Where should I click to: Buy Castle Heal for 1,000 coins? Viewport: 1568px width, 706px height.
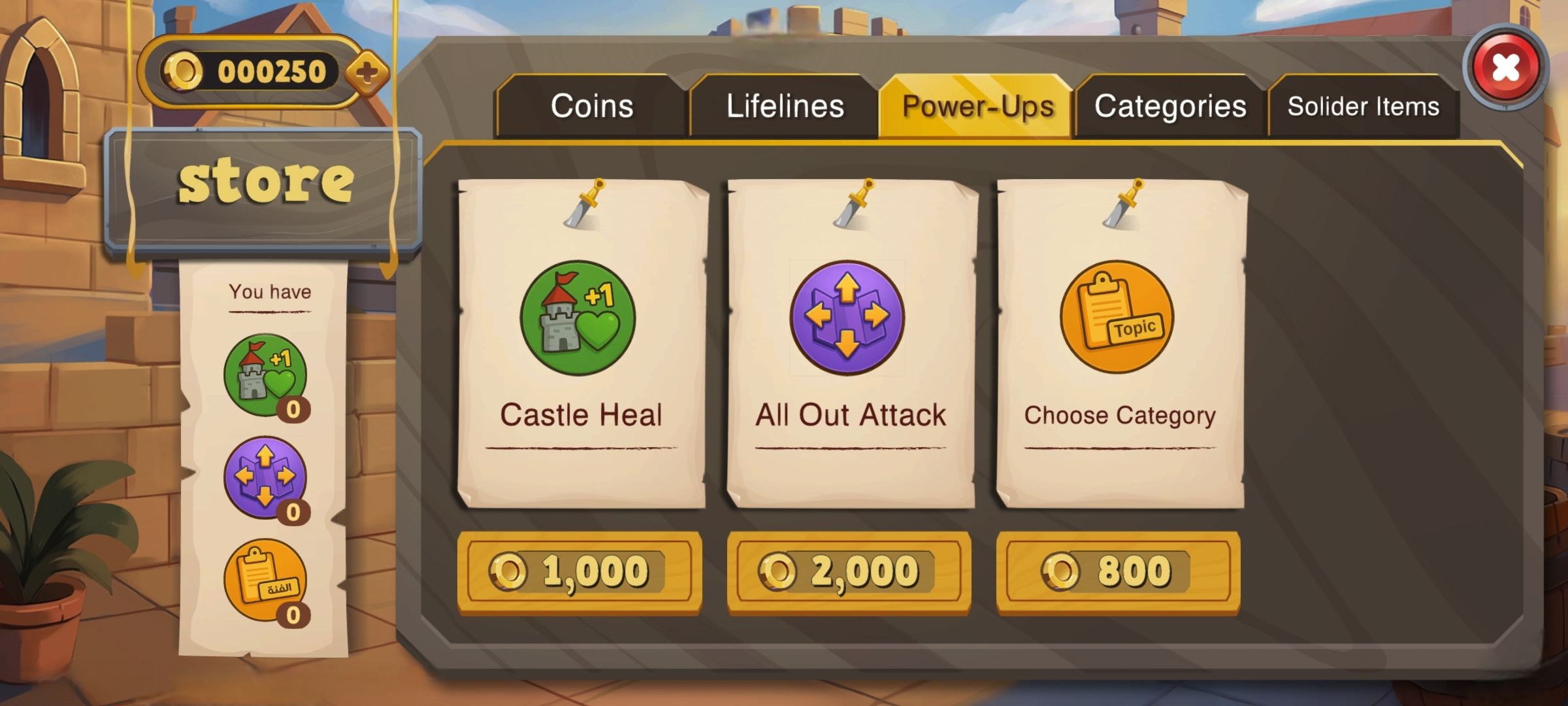[580, 572]
